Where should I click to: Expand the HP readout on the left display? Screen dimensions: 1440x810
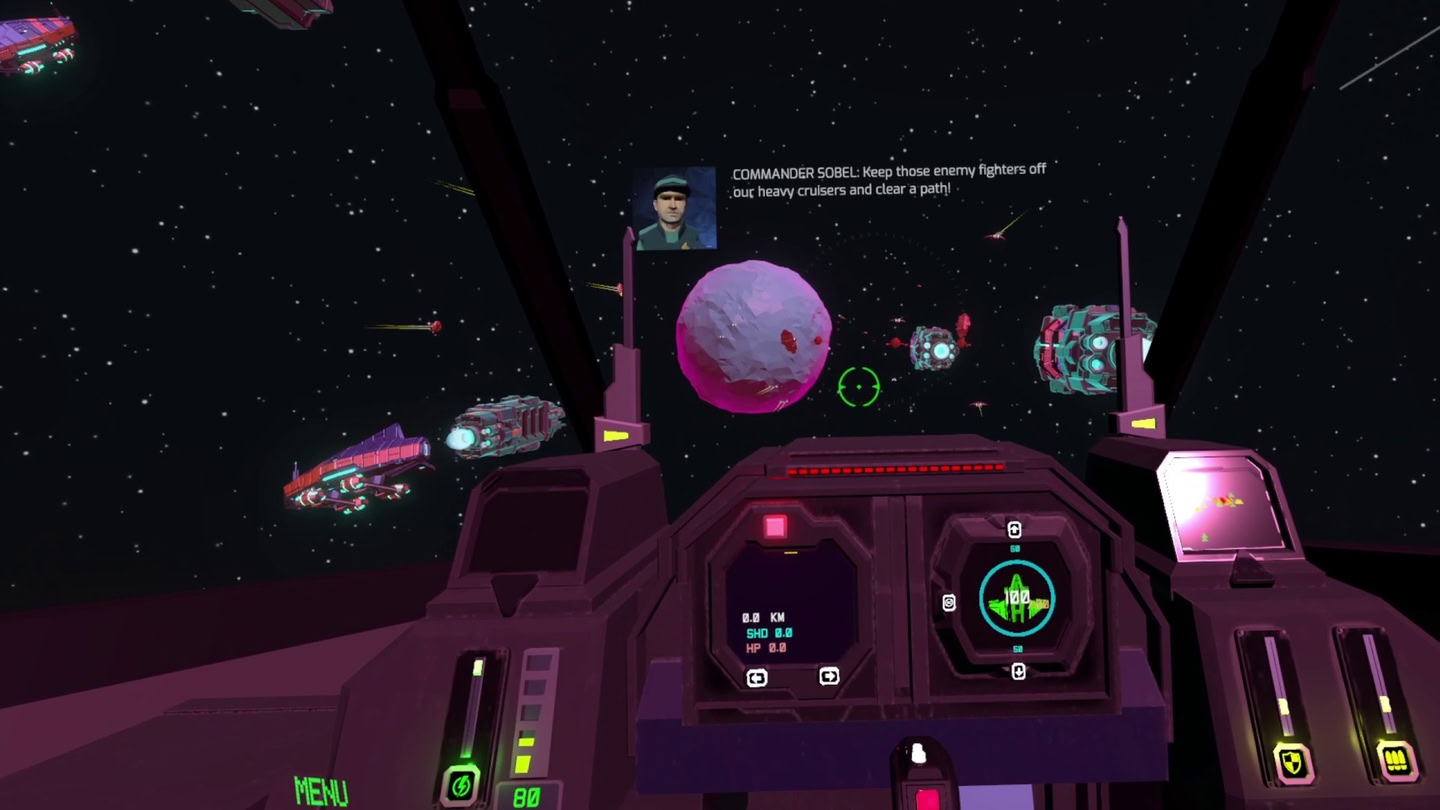tap(766, 650)
